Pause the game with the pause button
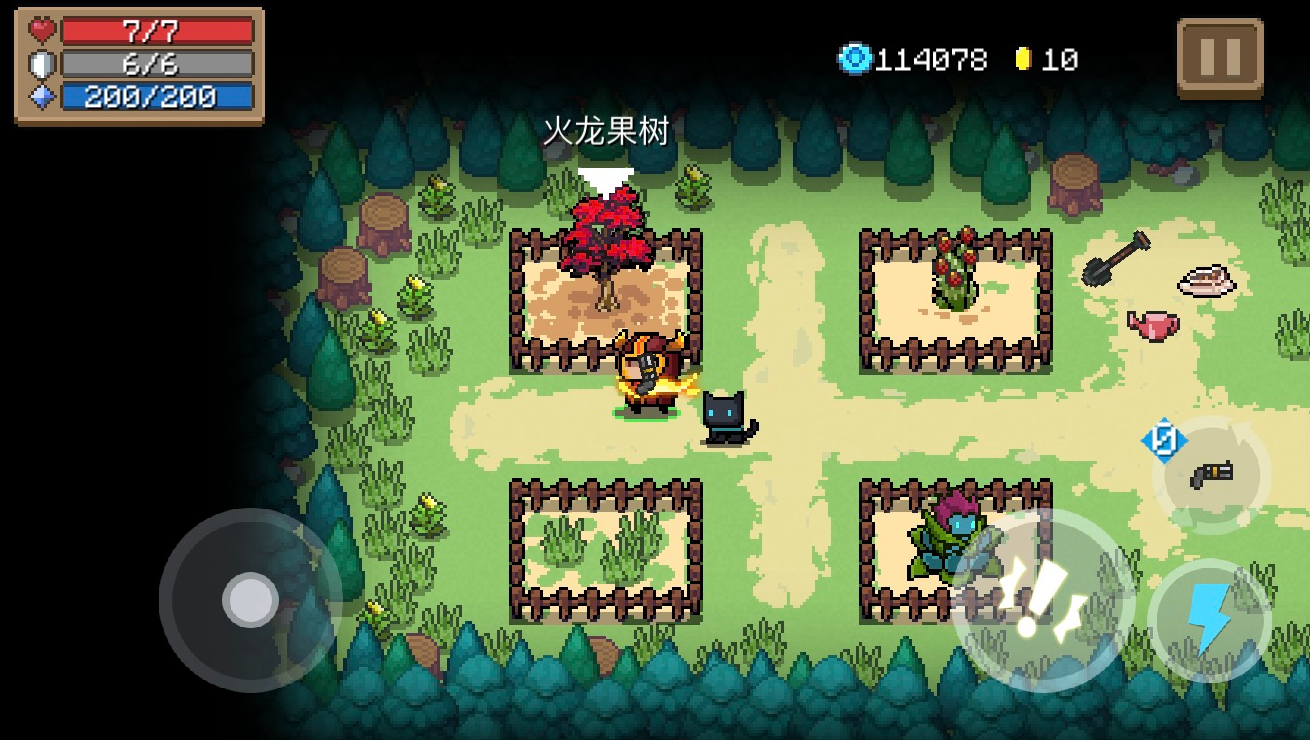 tap(1219, 58)
